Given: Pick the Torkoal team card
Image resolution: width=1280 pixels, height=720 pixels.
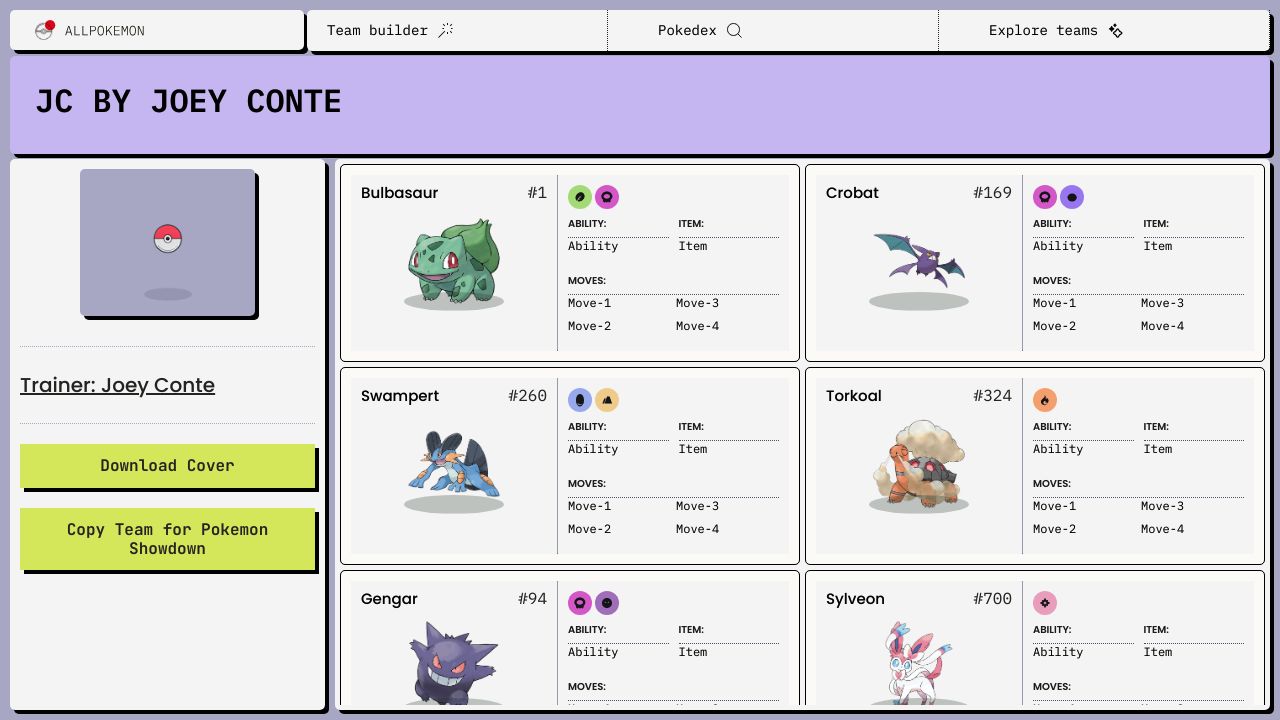Looking at the screenshot, I should click(x=918, y=465).
